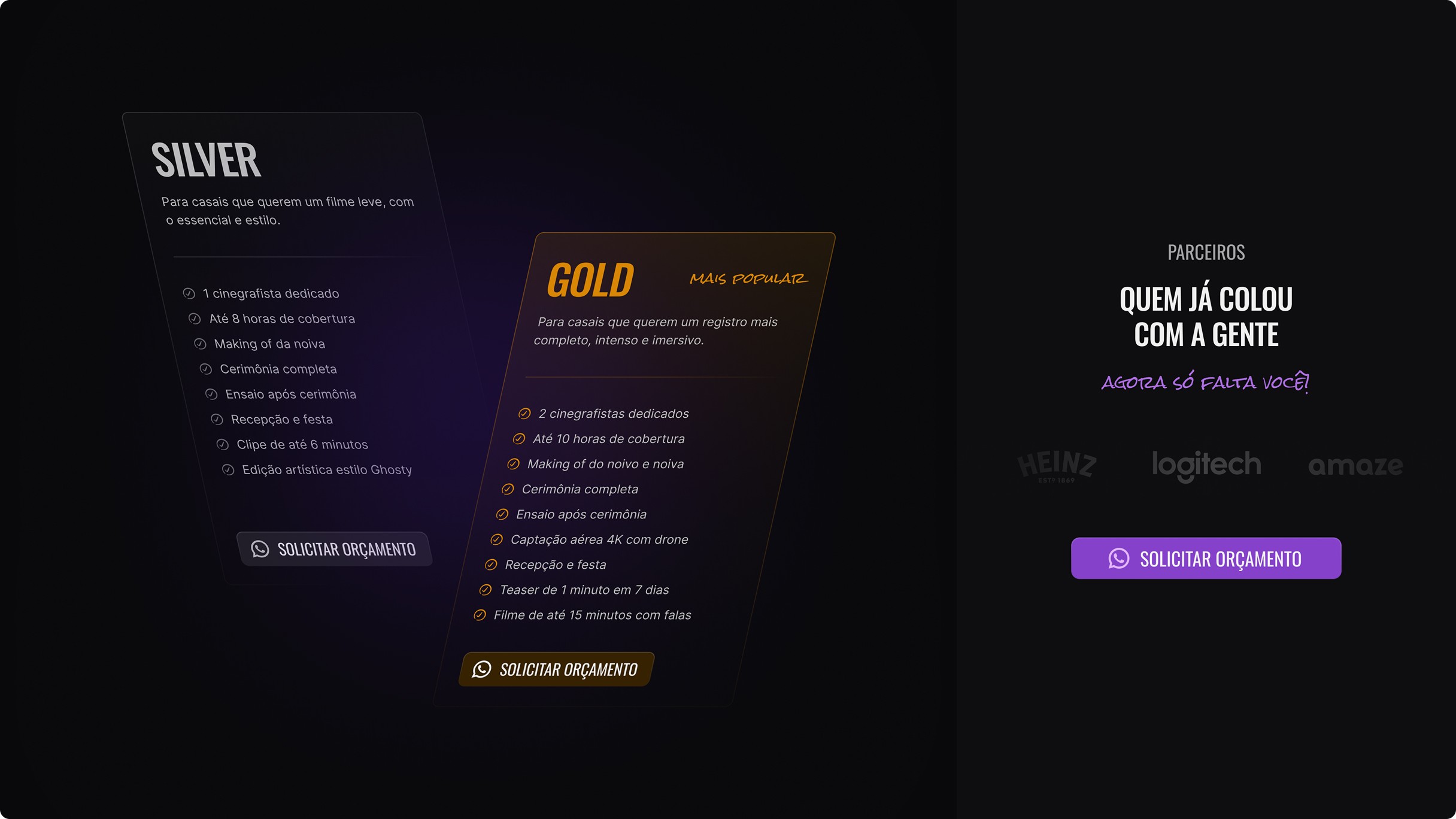Click the Heinz partner logo

(x=1057, y=466)
